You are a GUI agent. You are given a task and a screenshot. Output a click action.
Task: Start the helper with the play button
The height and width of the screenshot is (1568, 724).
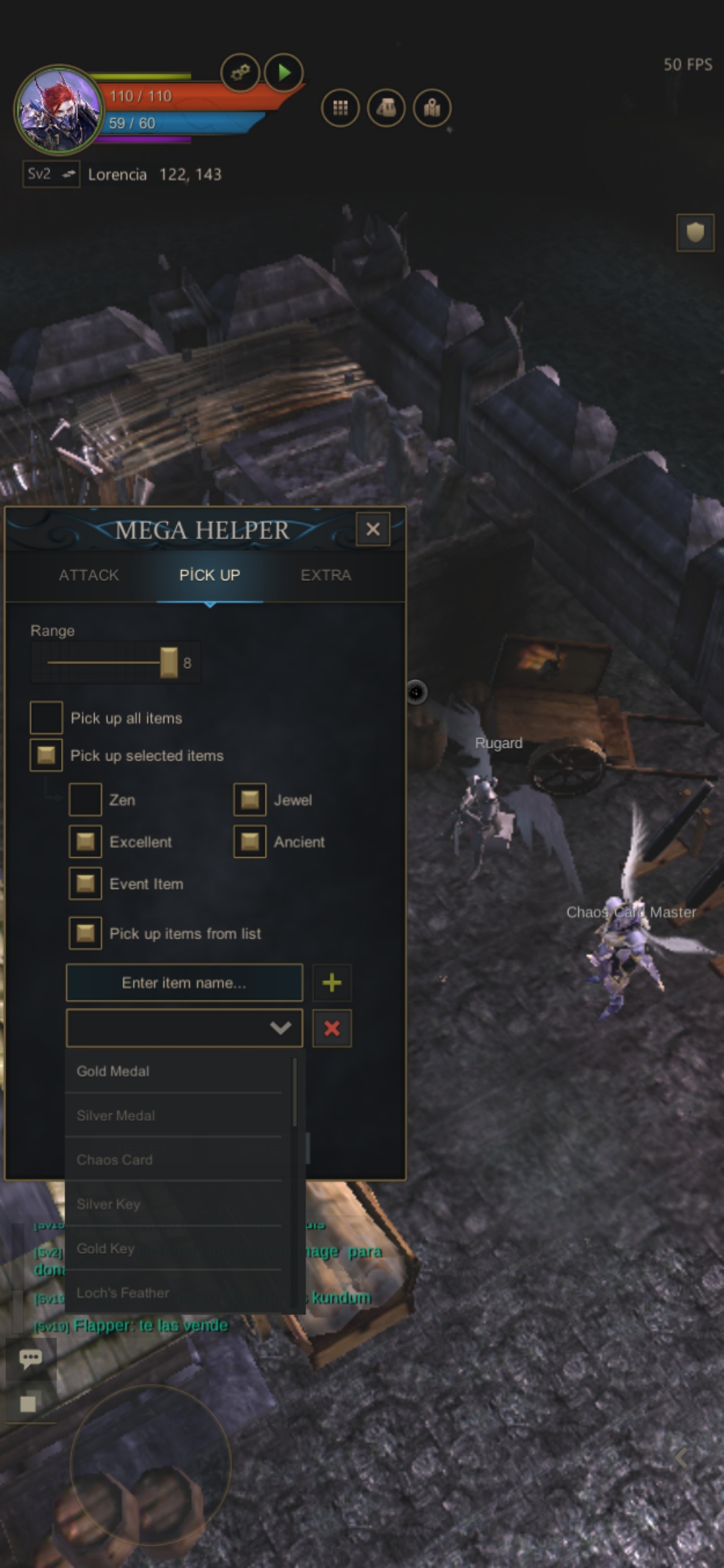tap(284, 72)
